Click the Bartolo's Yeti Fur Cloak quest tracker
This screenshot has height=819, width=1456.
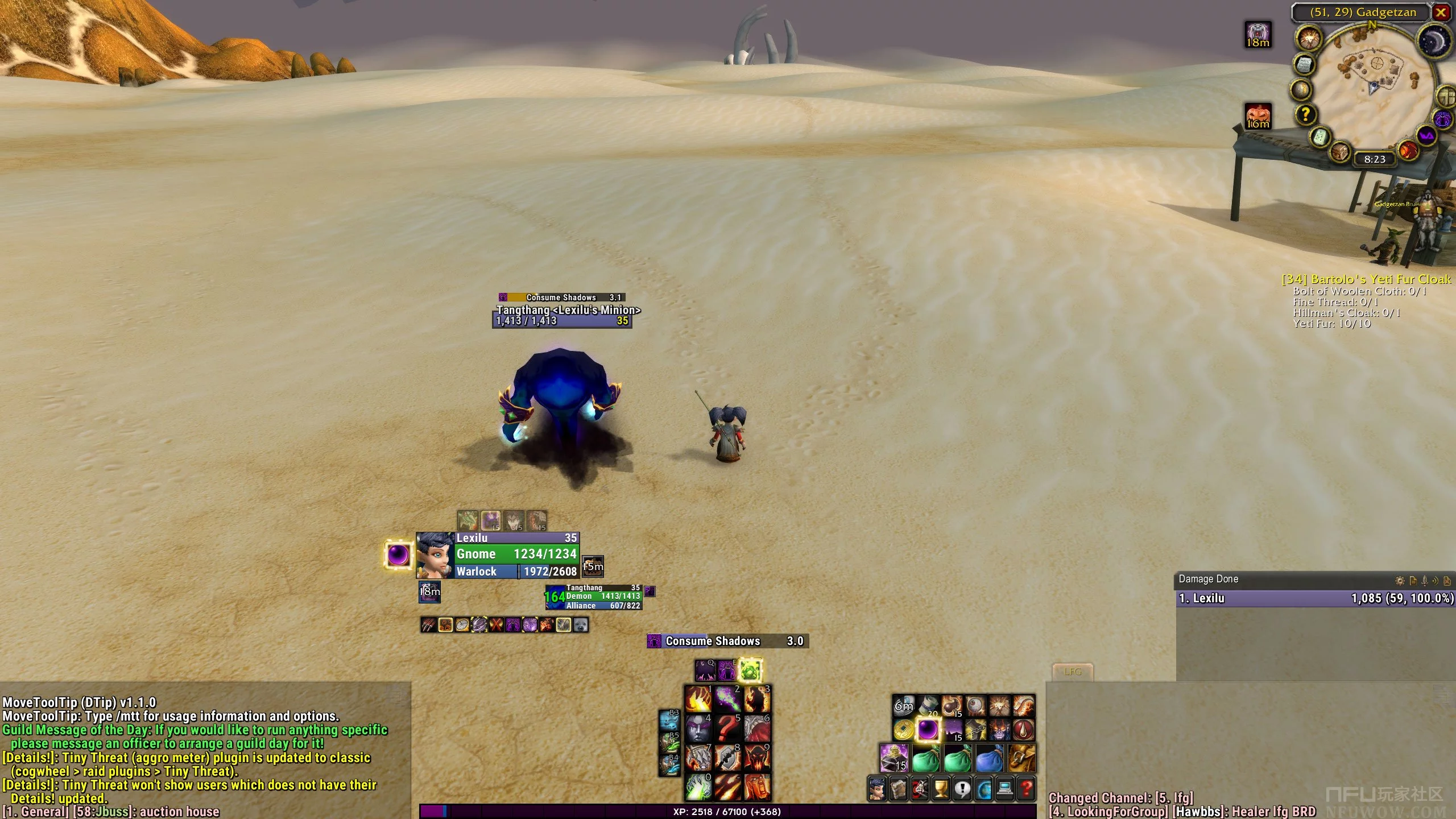[1366, 279]
